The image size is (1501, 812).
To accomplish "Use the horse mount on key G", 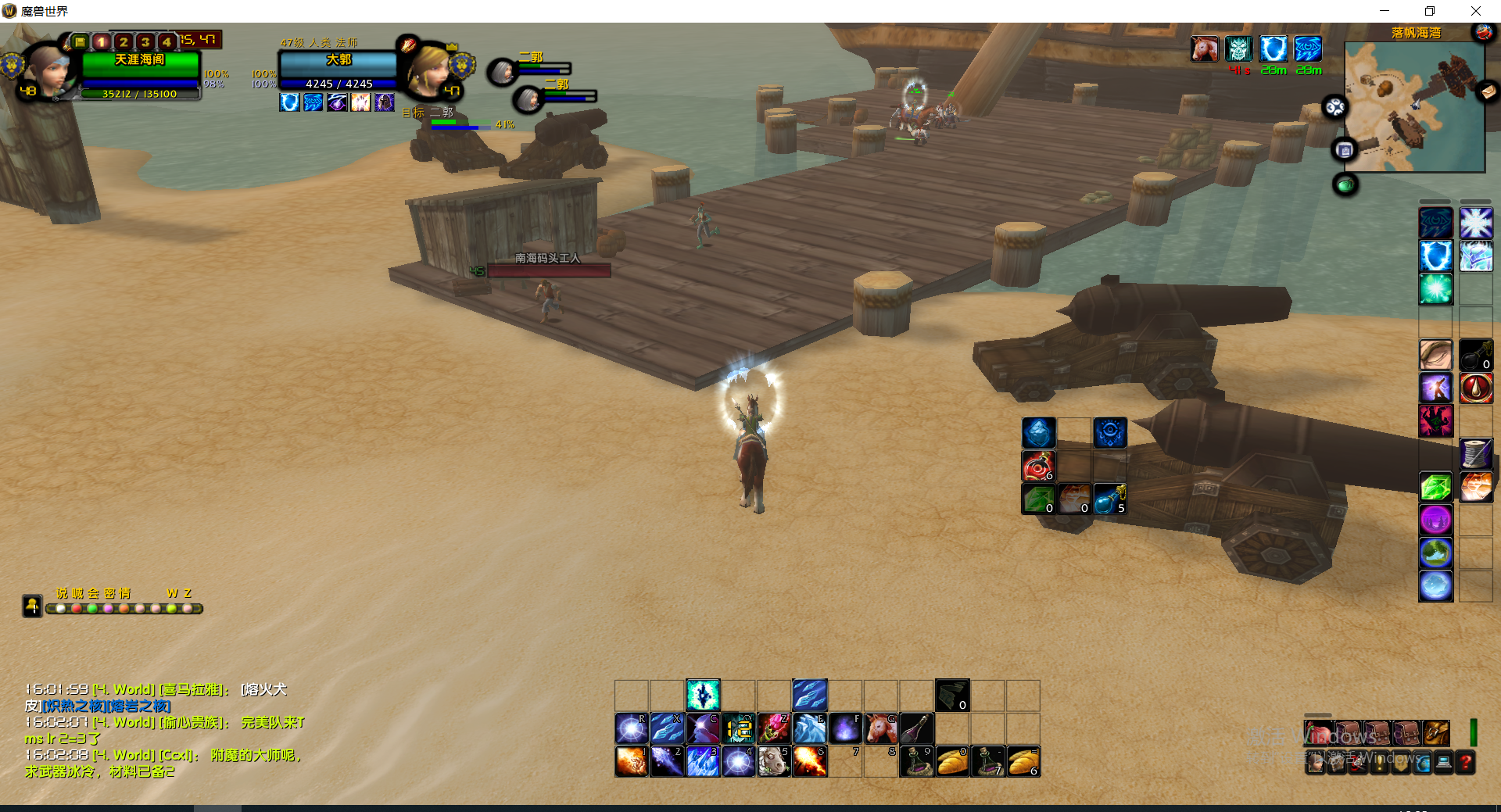I will pyautogui.click(x=881, y=728).
